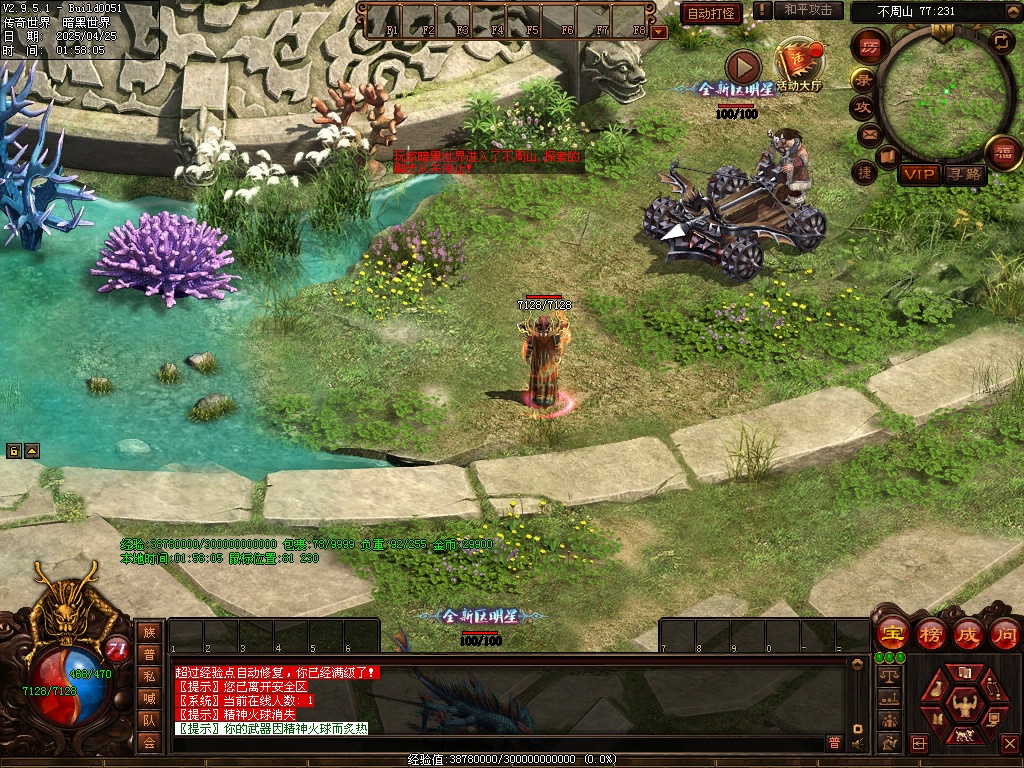This screenshot has height=768, width=1024.
Task: Switch to the 队 team chat channel
Action: pos(149,720)
